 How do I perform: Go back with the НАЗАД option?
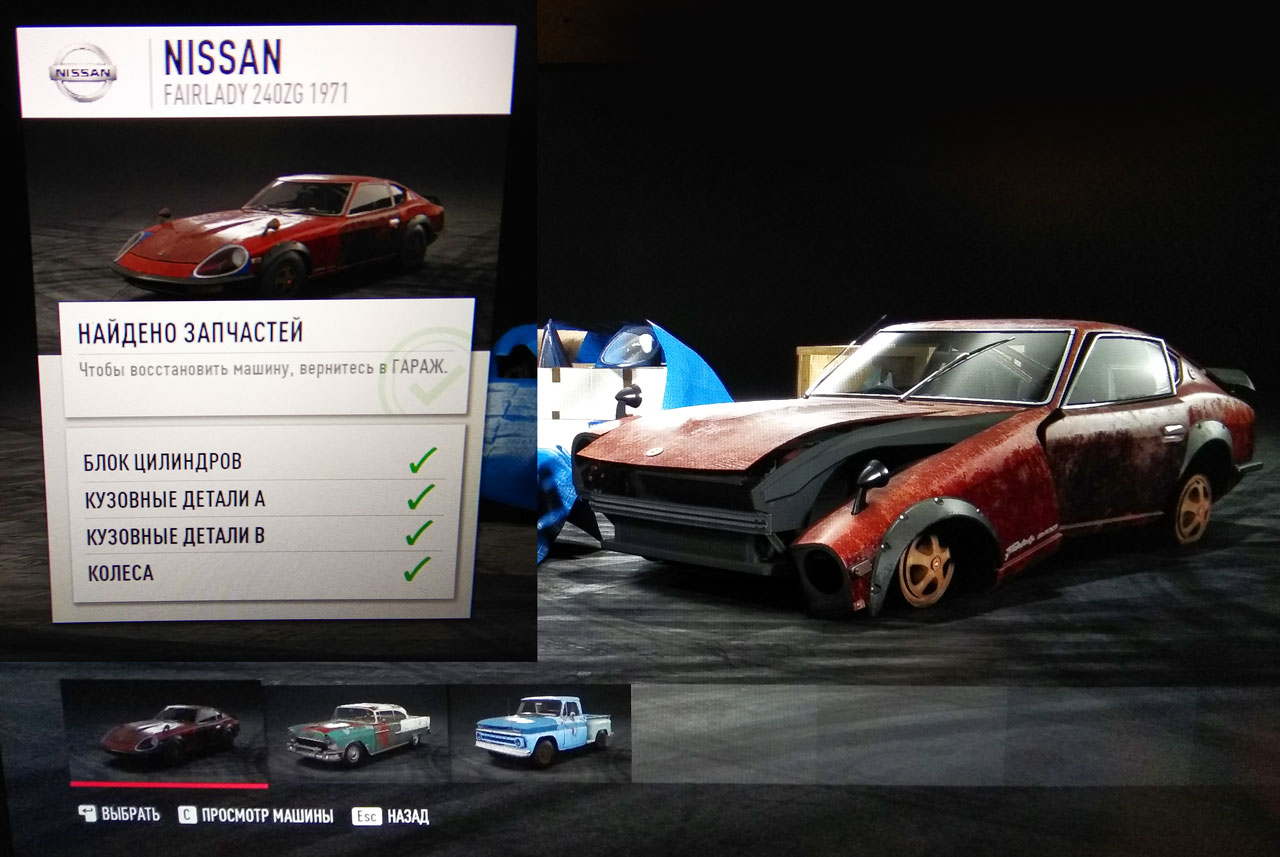click(x=391, y=816)
